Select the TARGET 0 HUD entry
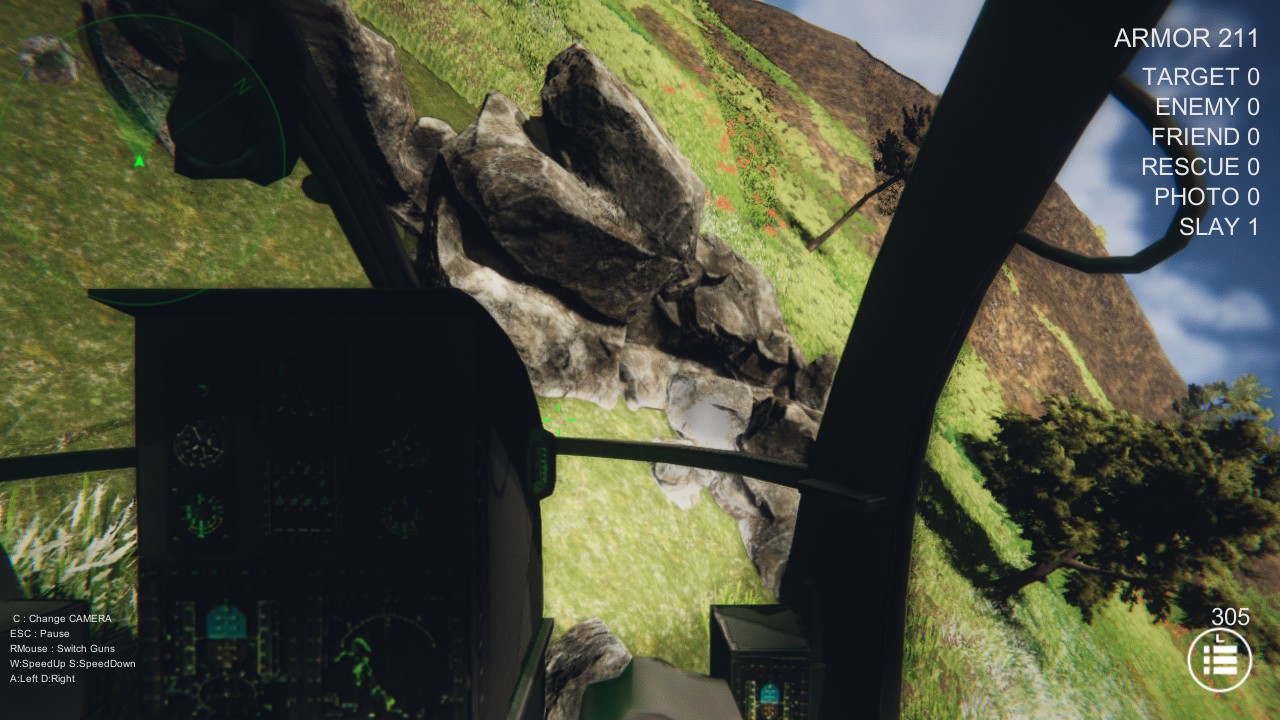This screenshot has width=1280, height=720. 1200,77
